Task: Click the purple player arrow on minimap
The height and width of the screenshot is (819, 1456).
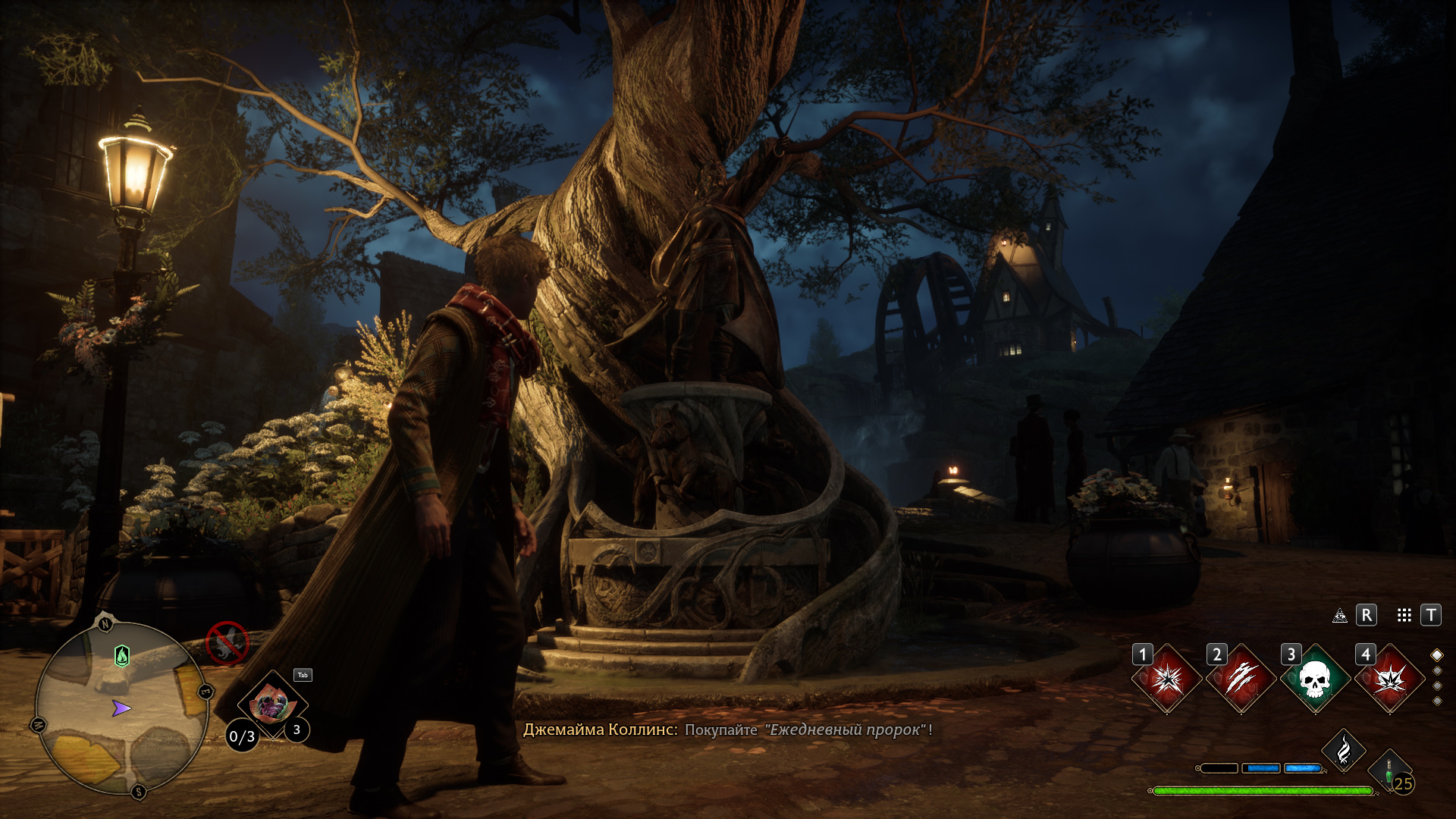Action: pyautogui.click(x=121, y=708)
